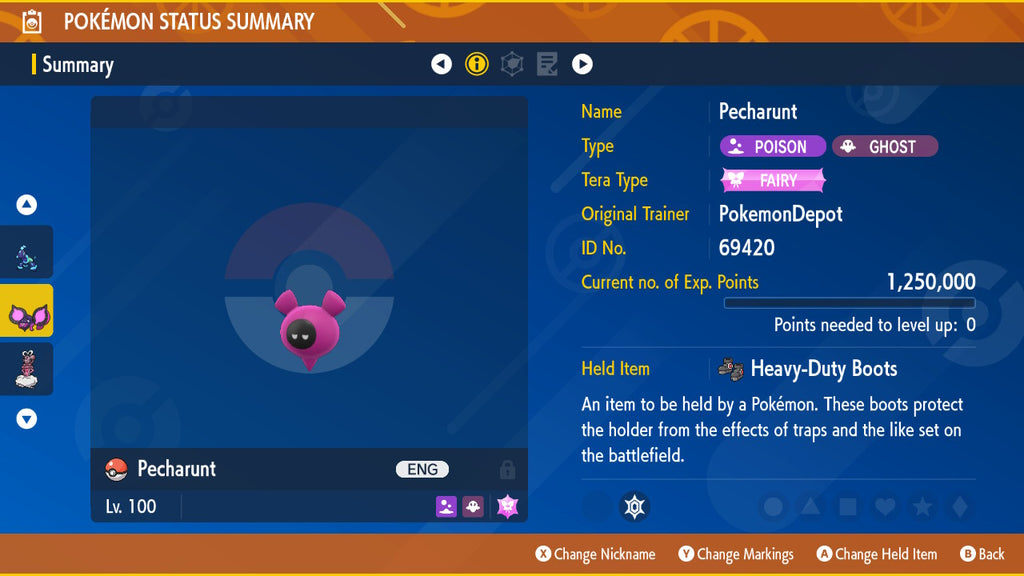Viewport: 1024px width, 576px height.
Task: Click the white star-shaped mark badge
Action: [632, 507]
